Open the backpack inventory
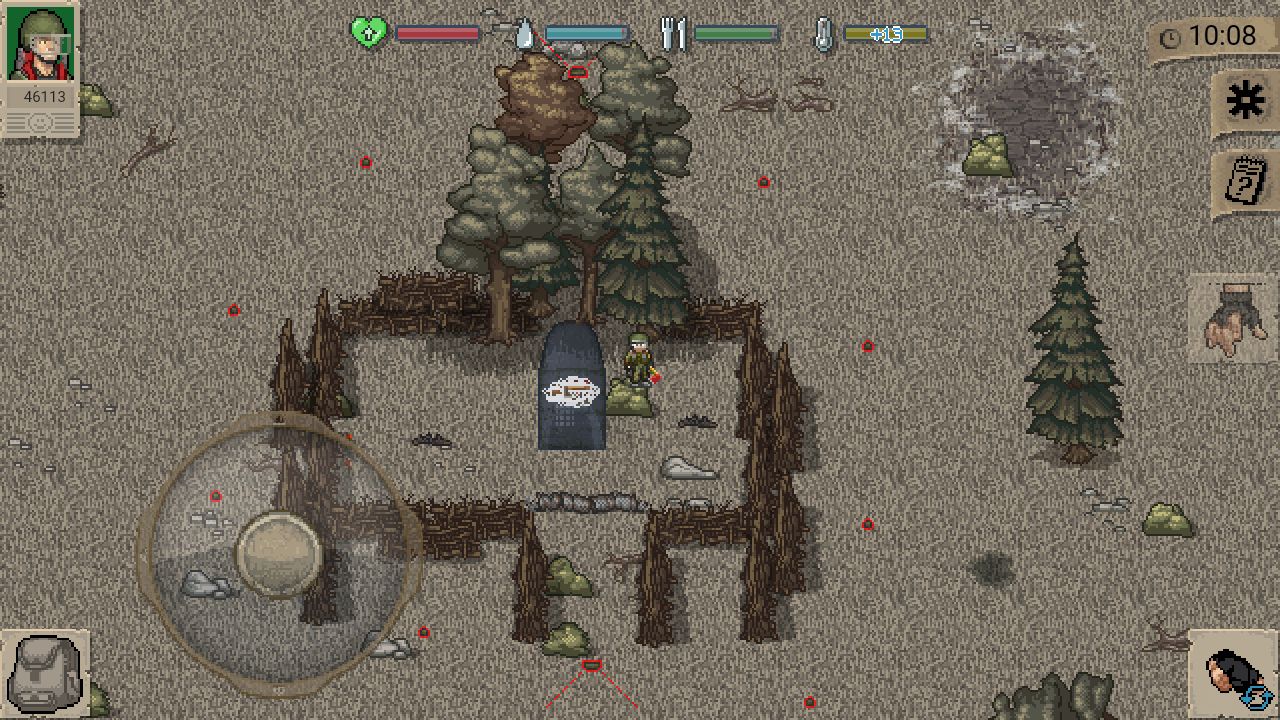 pos(42,670)
